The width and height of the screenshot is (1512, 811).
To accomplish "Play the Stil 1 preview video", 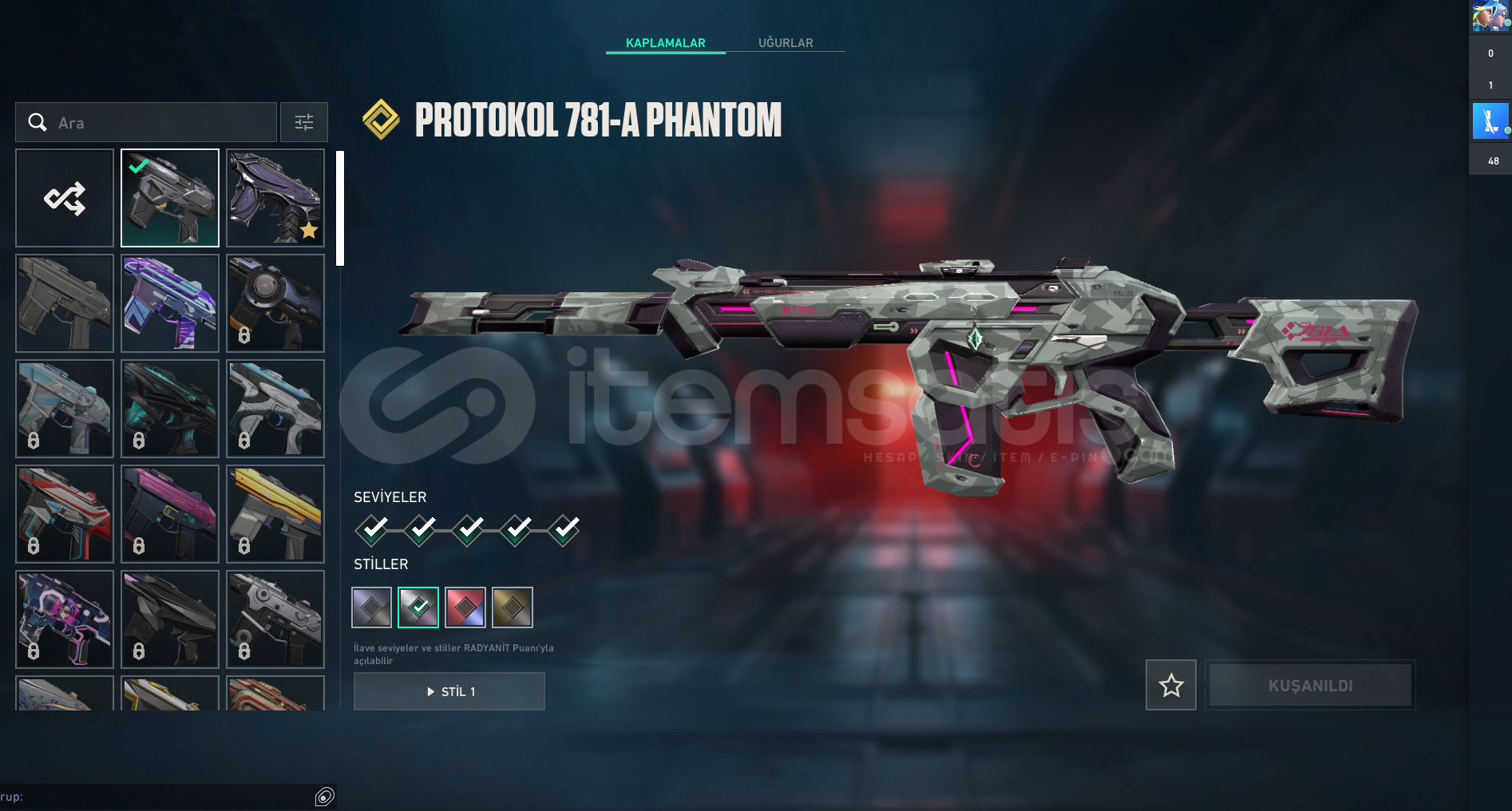I will [449, 691].
